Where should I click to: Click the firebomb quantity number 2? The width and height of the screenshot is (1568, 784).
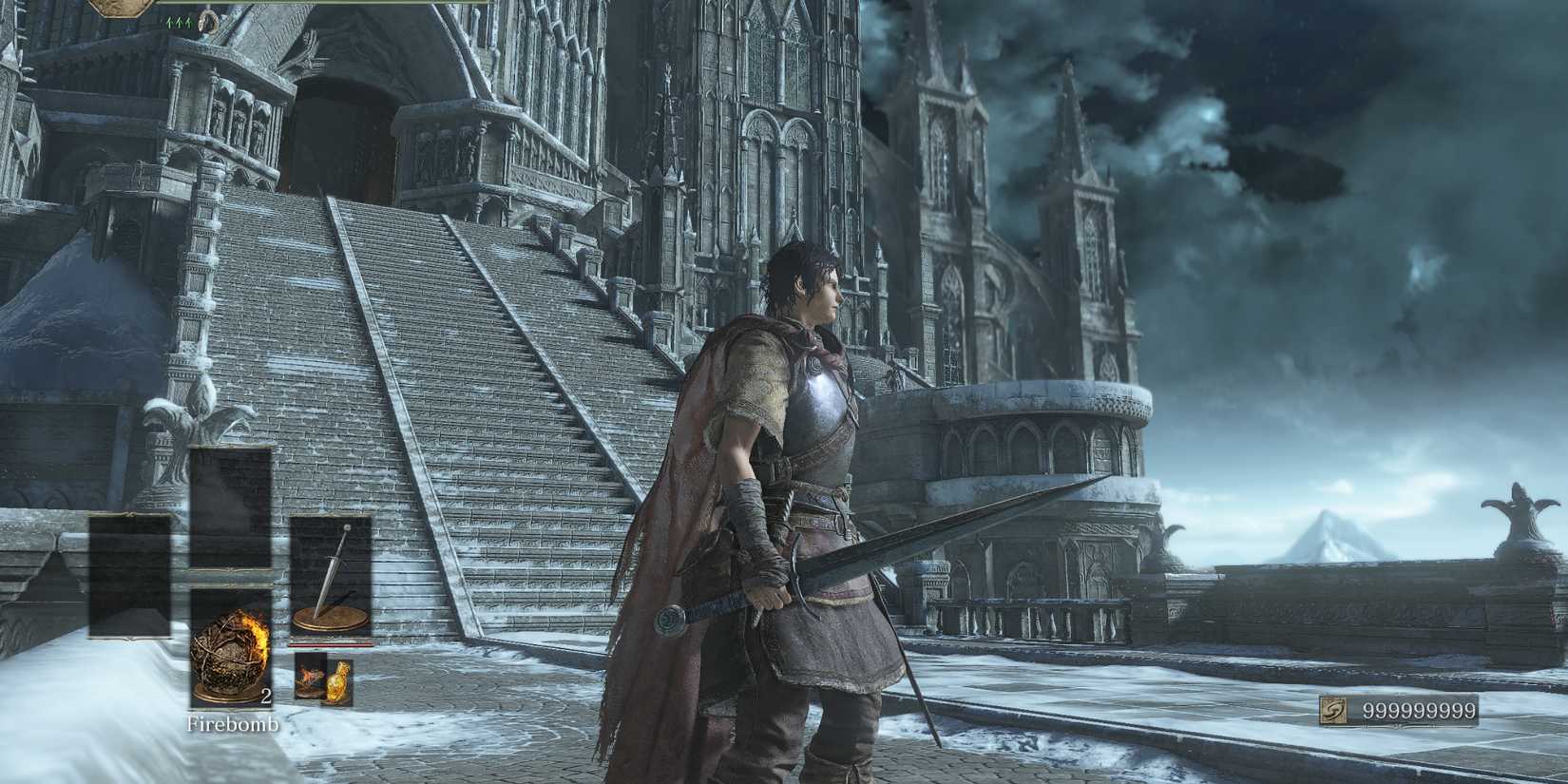[x=265, y=698]
